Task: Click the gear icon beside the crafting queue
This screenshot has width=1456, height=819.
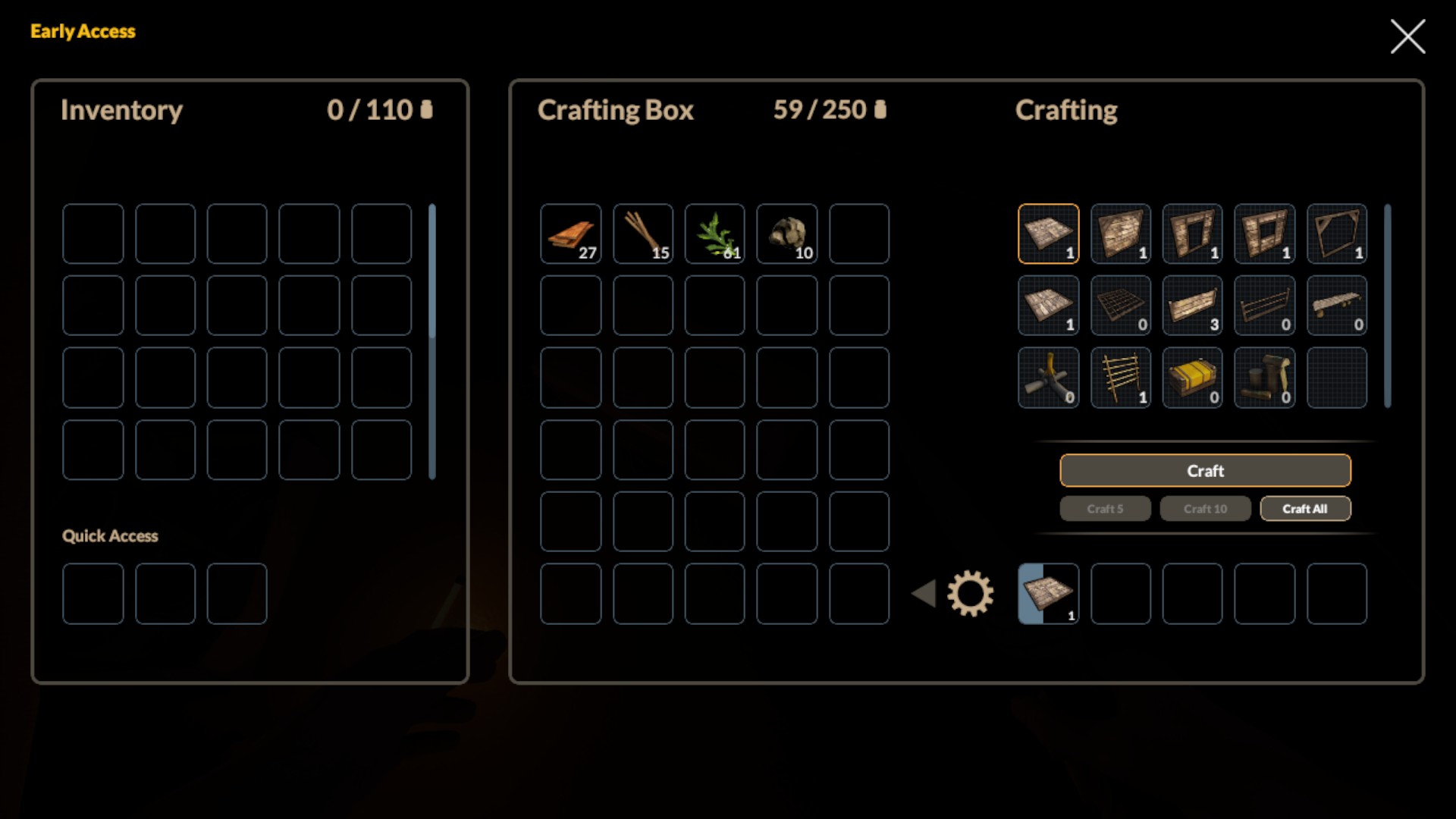Action: click(x=970, y=593)
